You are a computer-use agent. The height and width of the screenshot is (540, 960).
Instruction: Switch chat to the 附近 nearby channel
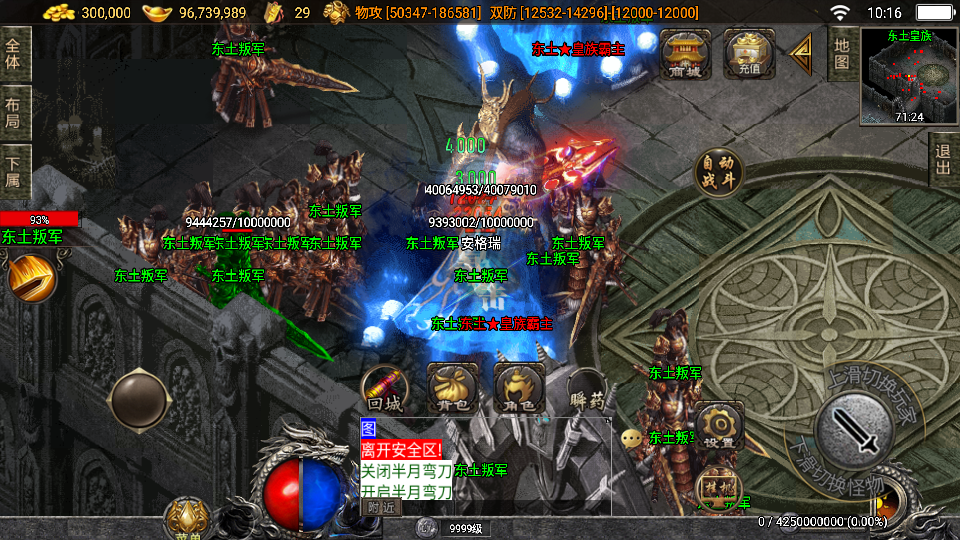(380, 507)
